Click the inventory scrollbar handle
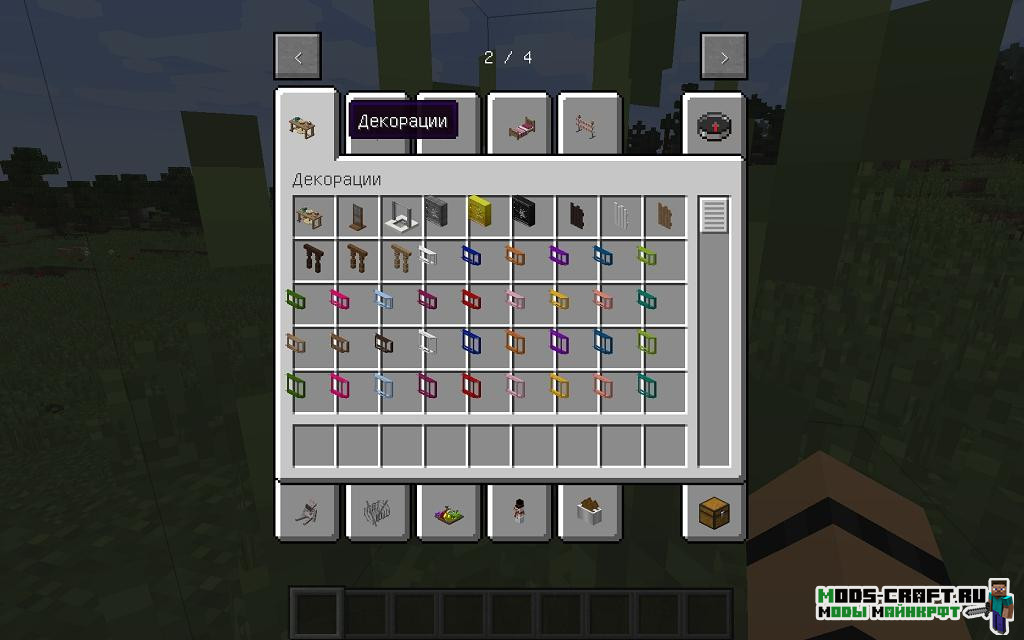Viewport: 1024px width, 640px height. 714,216
